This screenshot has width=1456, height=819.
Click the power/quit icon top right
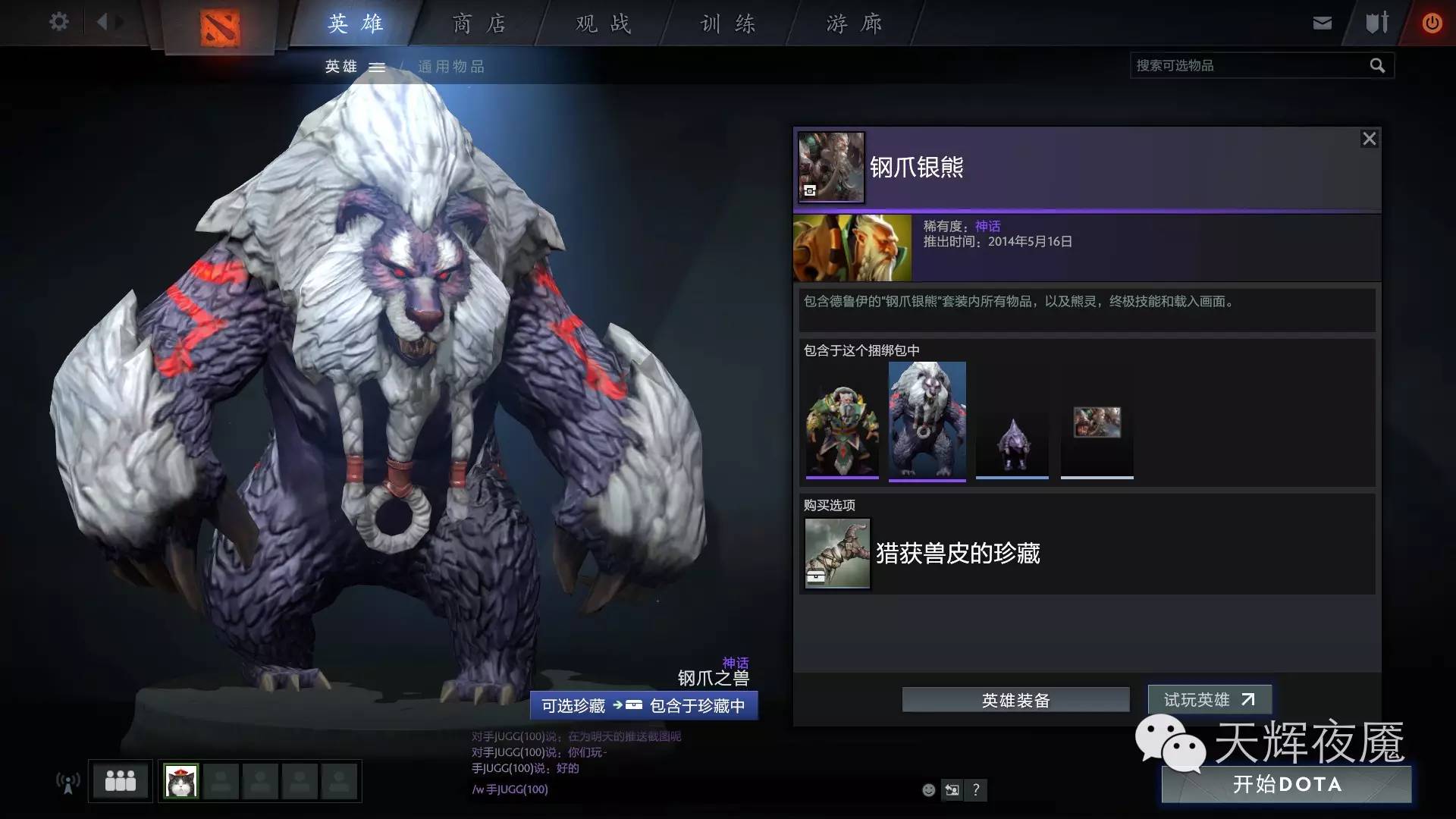click(x=1432, y=23)
